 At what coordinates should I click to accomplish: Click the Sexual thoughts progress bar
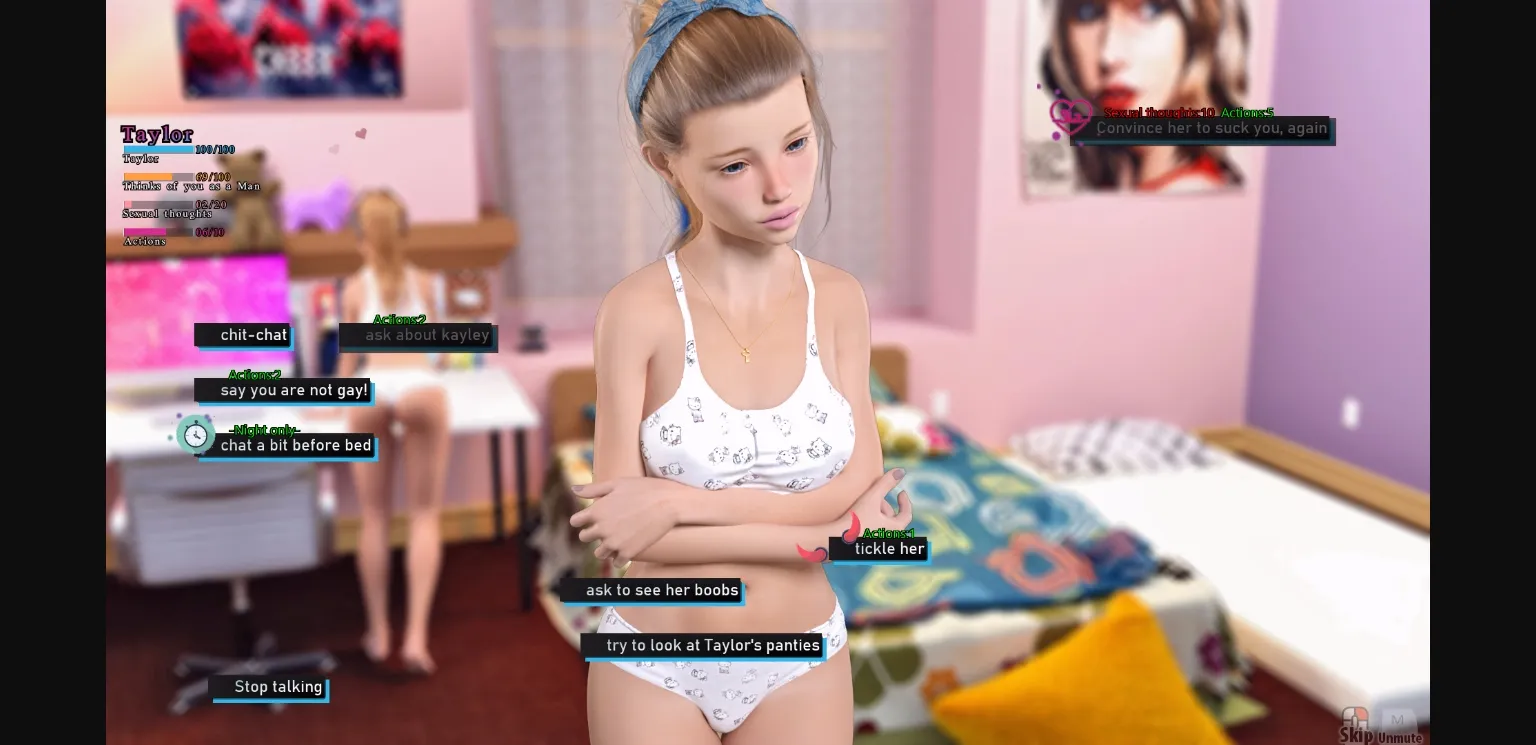point(160,204)
